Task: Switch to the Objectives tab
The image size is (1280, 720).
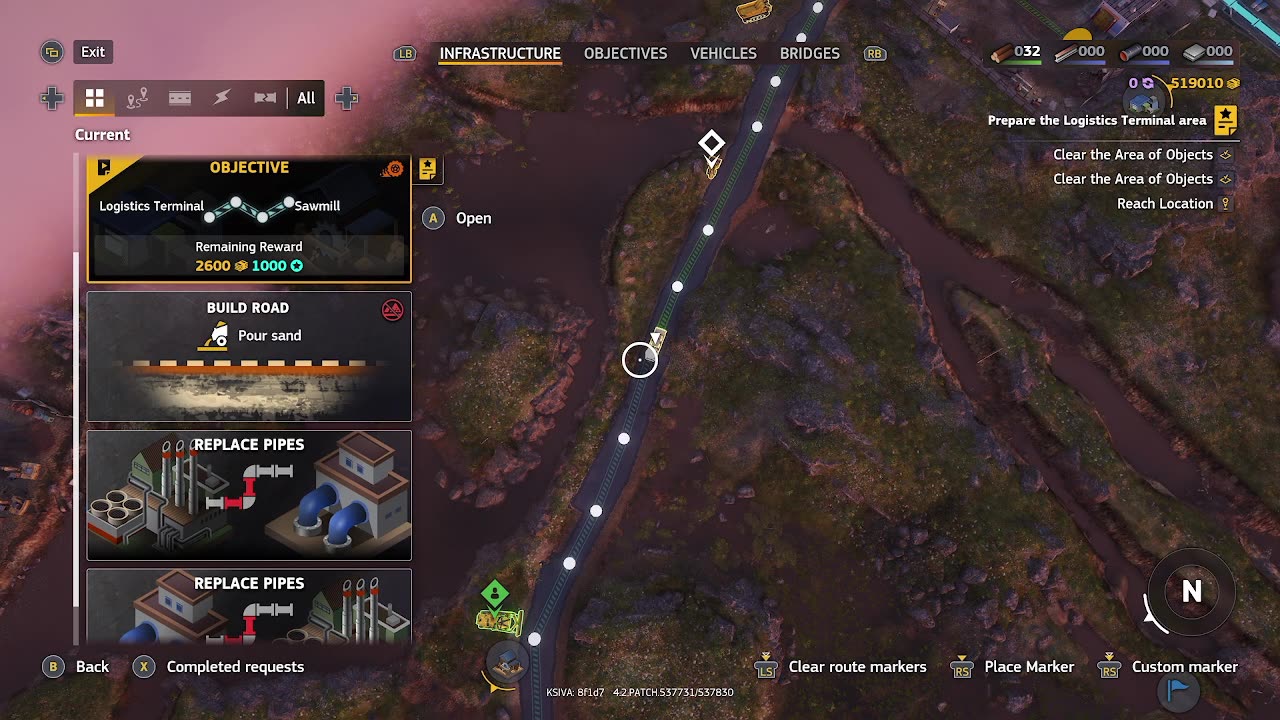Action: click(x=625, y=53)
